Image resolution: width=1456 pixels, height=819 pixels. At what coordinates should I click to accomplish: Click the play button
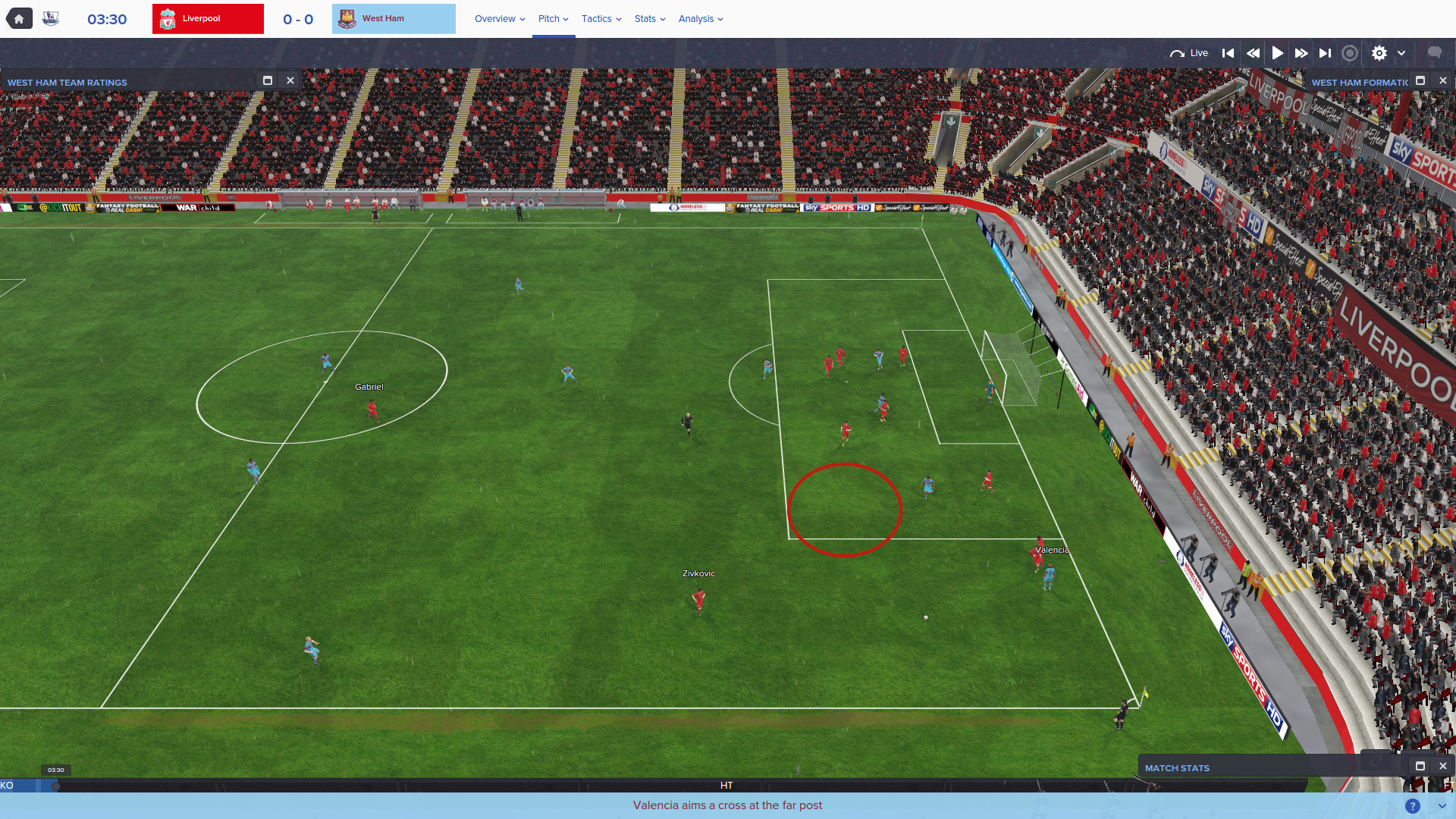pos(1278,53)
